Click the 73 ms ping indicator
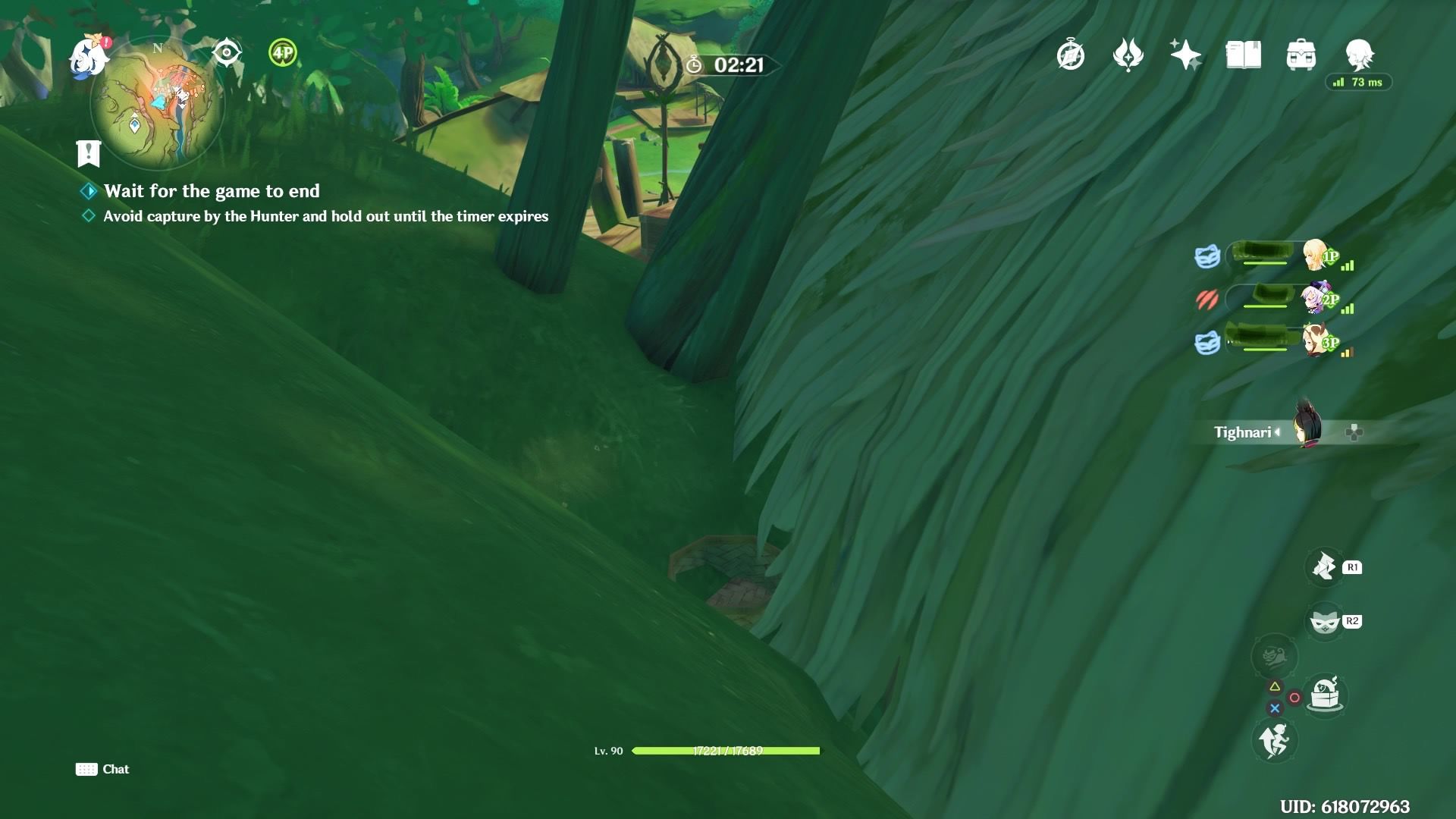The width and height of the screenshot is (1456, 819). pos(1359,82)
